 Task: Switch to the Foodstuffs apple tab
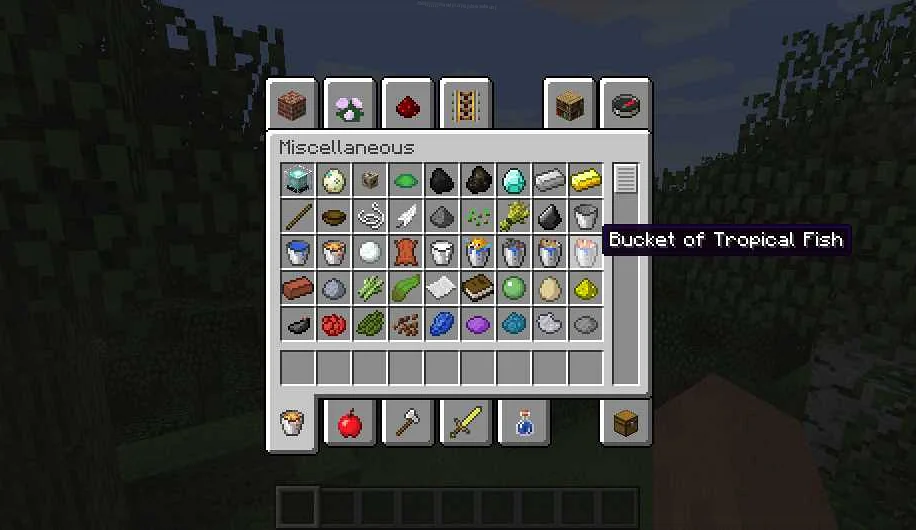(350, 424)
